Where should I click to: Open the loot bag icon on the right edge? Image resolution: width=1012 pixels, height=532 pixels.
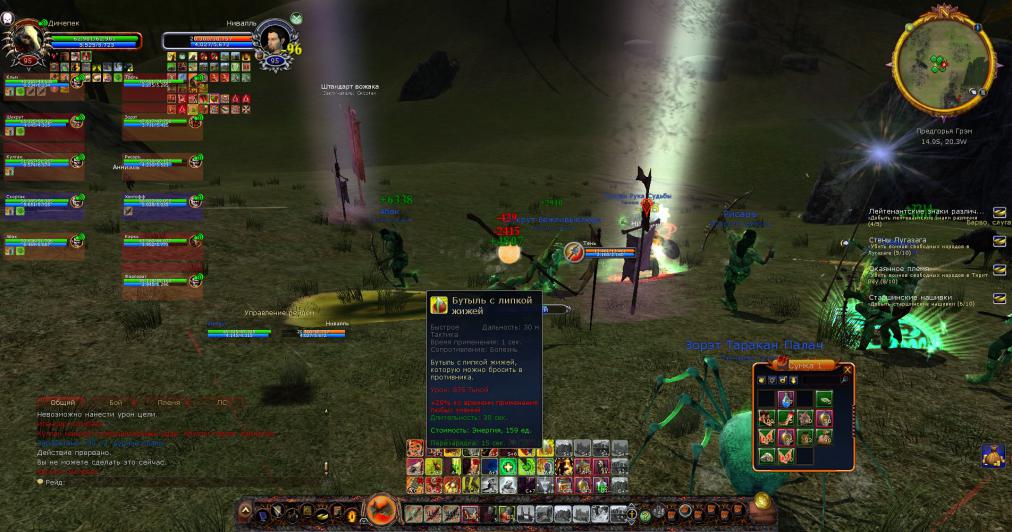tap(994, 456)
